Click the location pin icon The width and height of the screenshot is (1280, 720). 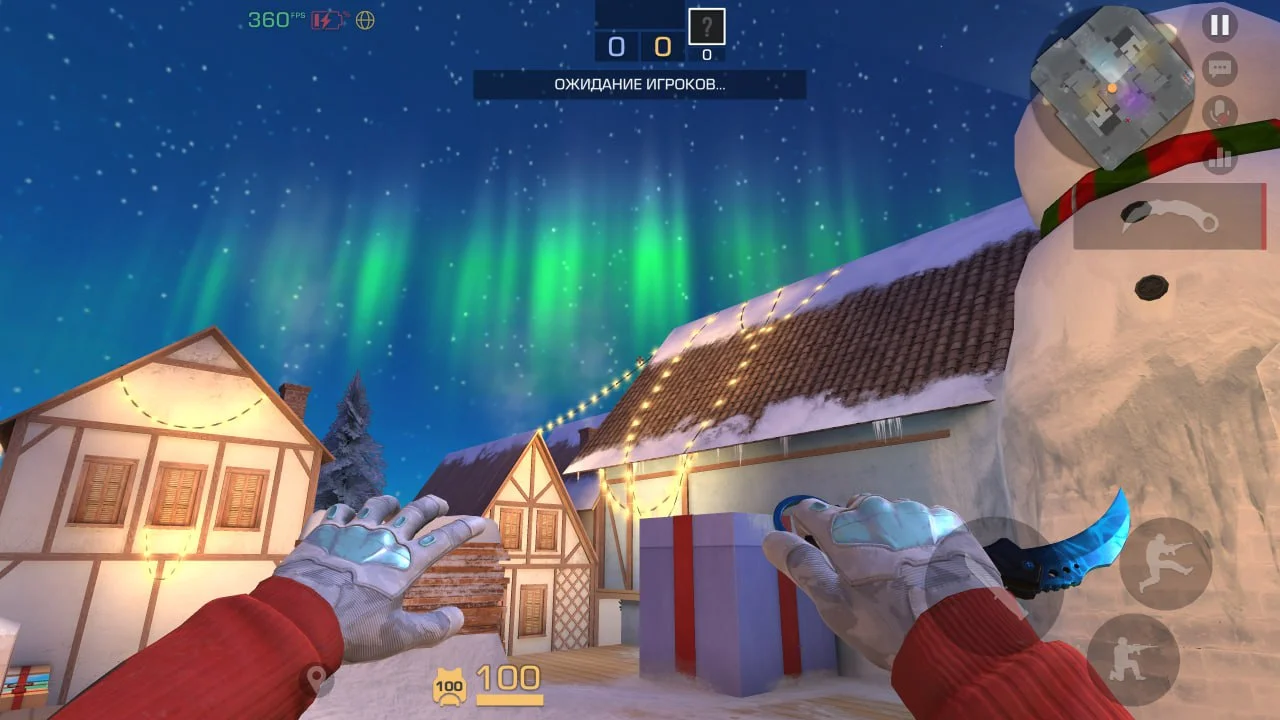click(321, 679)
